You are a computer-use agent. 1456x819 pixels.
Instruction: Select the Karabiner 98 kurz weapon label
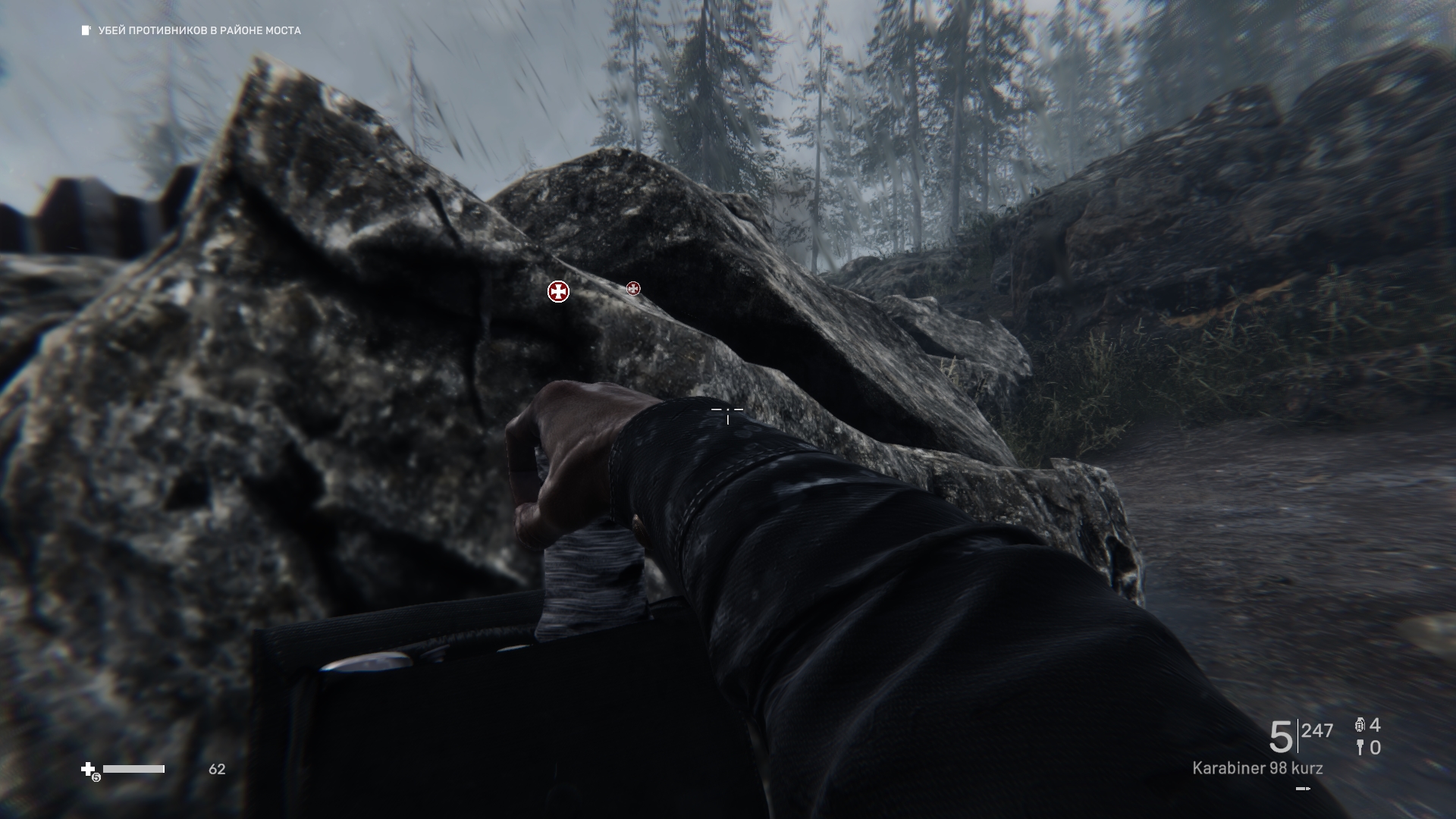coord(1257,768)
